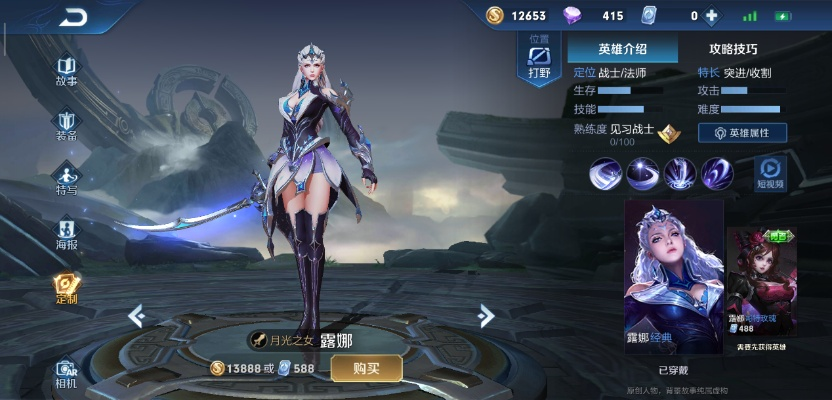Open the 海报 (Poster) view
This screenshot has height=400, width=832.
click(x=67, y=235)
